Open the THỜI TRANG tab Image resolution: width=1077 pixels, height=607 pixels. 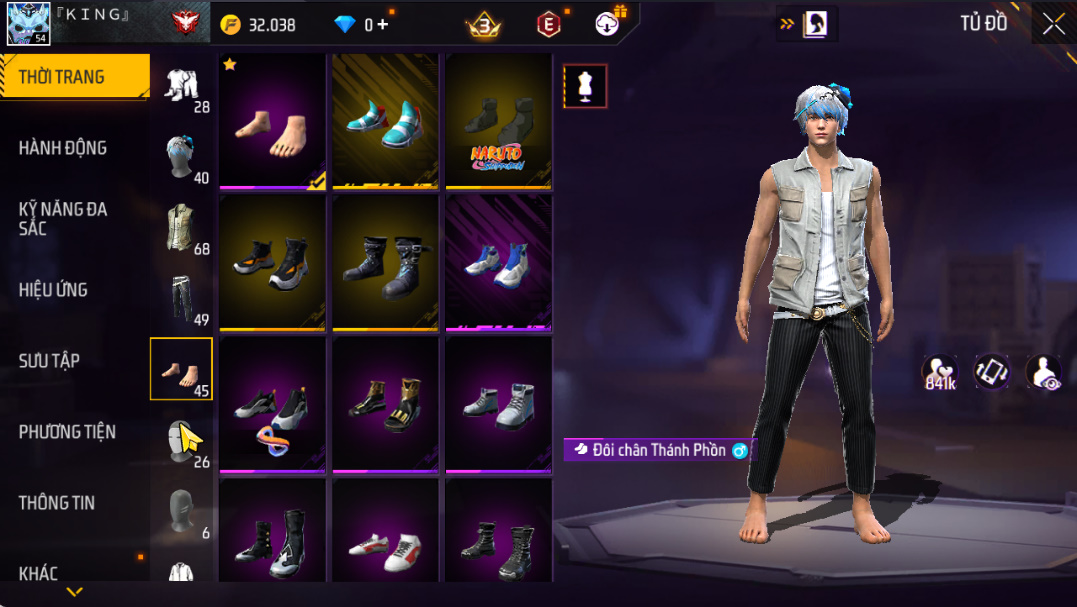[74, 77]
